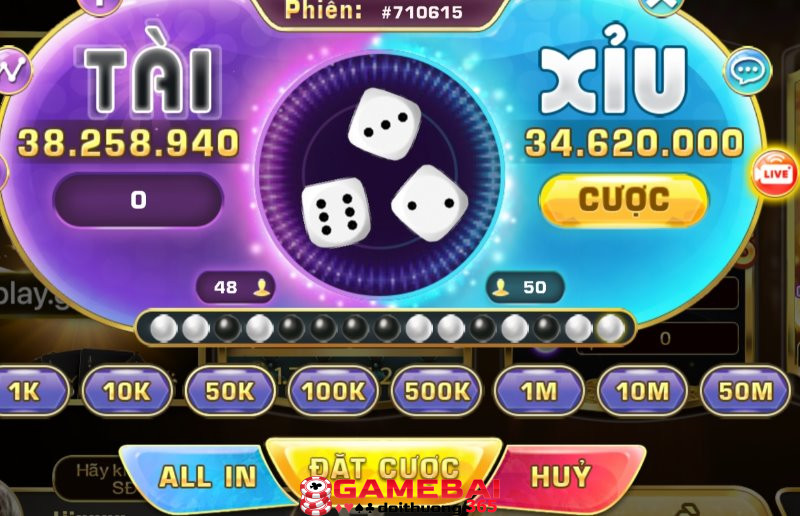
Task: Bet on the XỈU side
Action: tap(612, 80)
